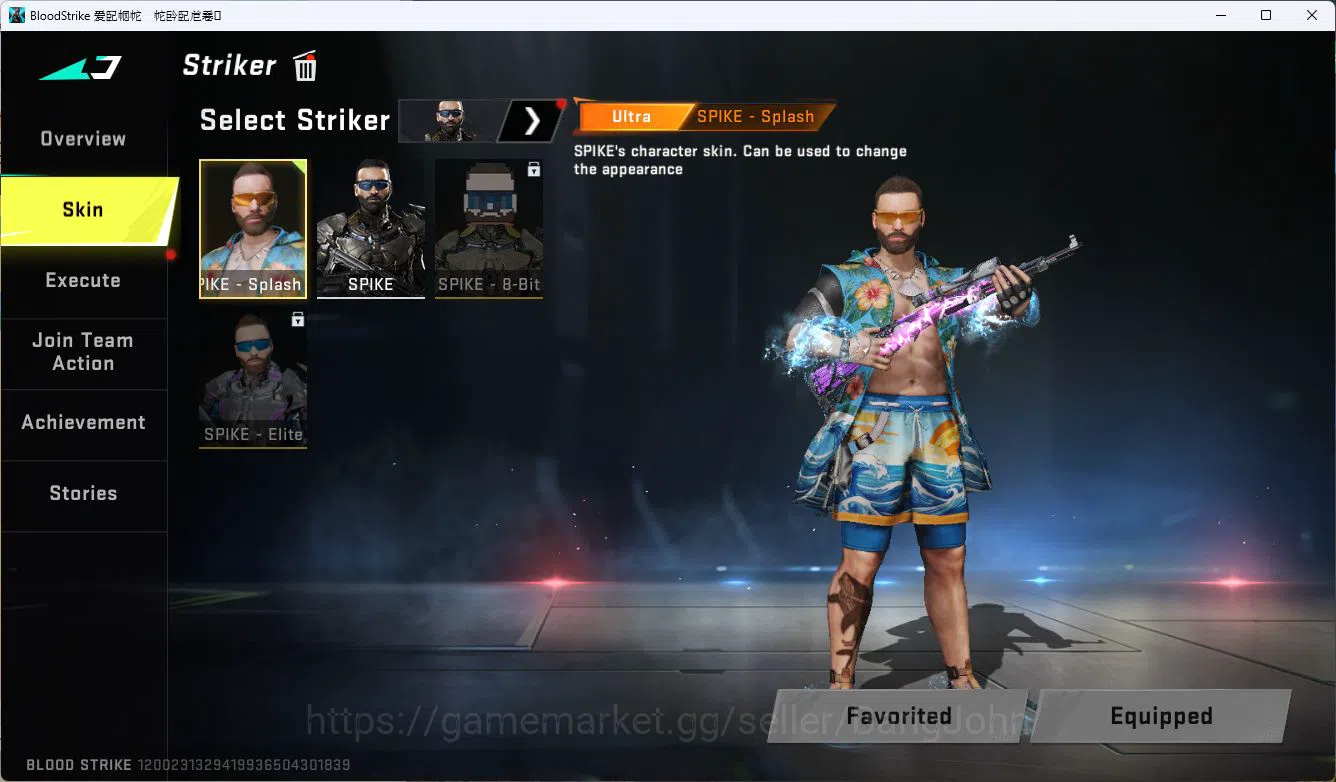Switch to the Execute tab
Screen dimensions: 1336x782
pyautogui.click(x=83, y=280)
